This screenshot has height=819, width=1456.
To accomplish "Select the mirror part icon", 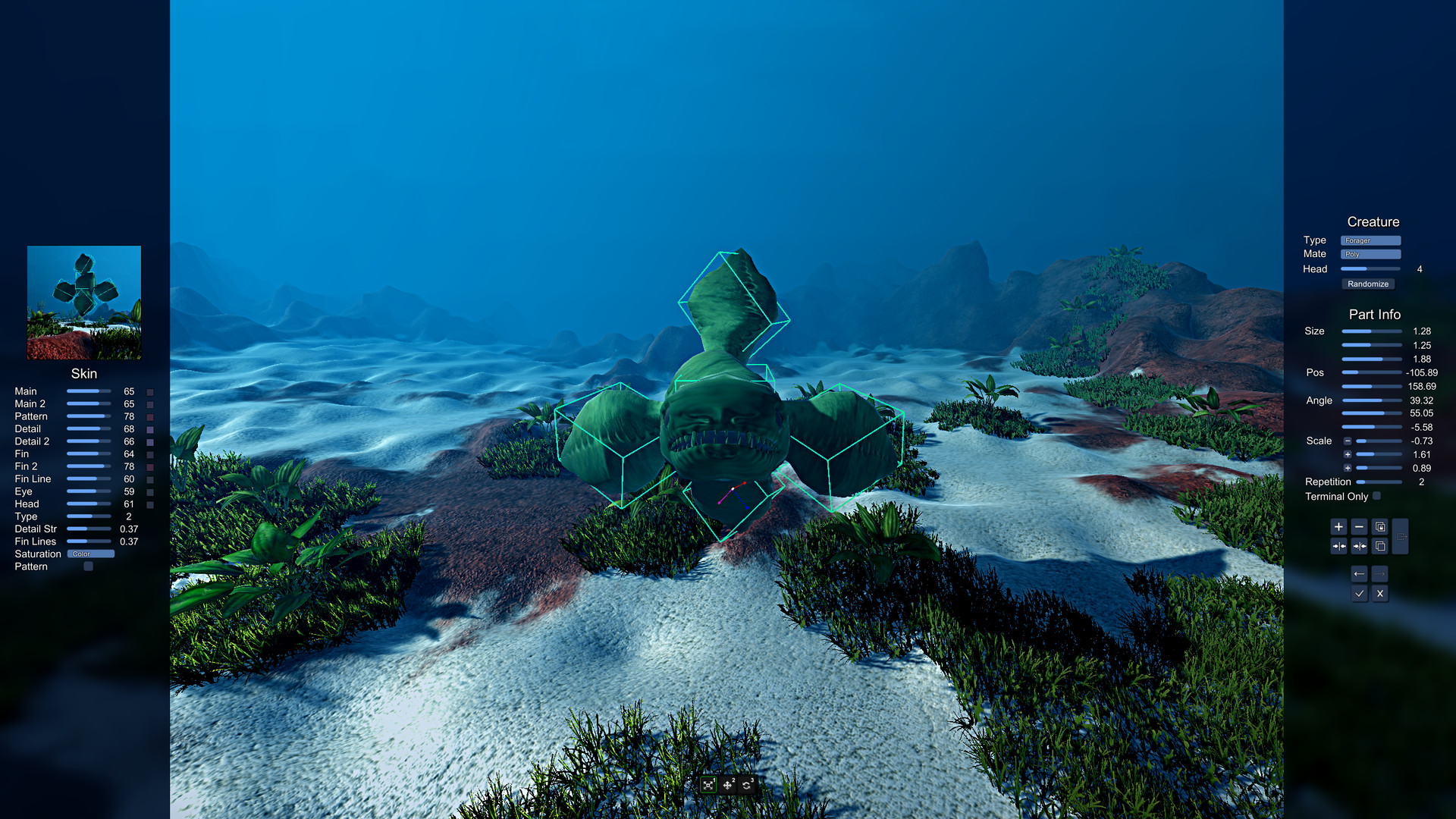I will (x=1338, y=546).
